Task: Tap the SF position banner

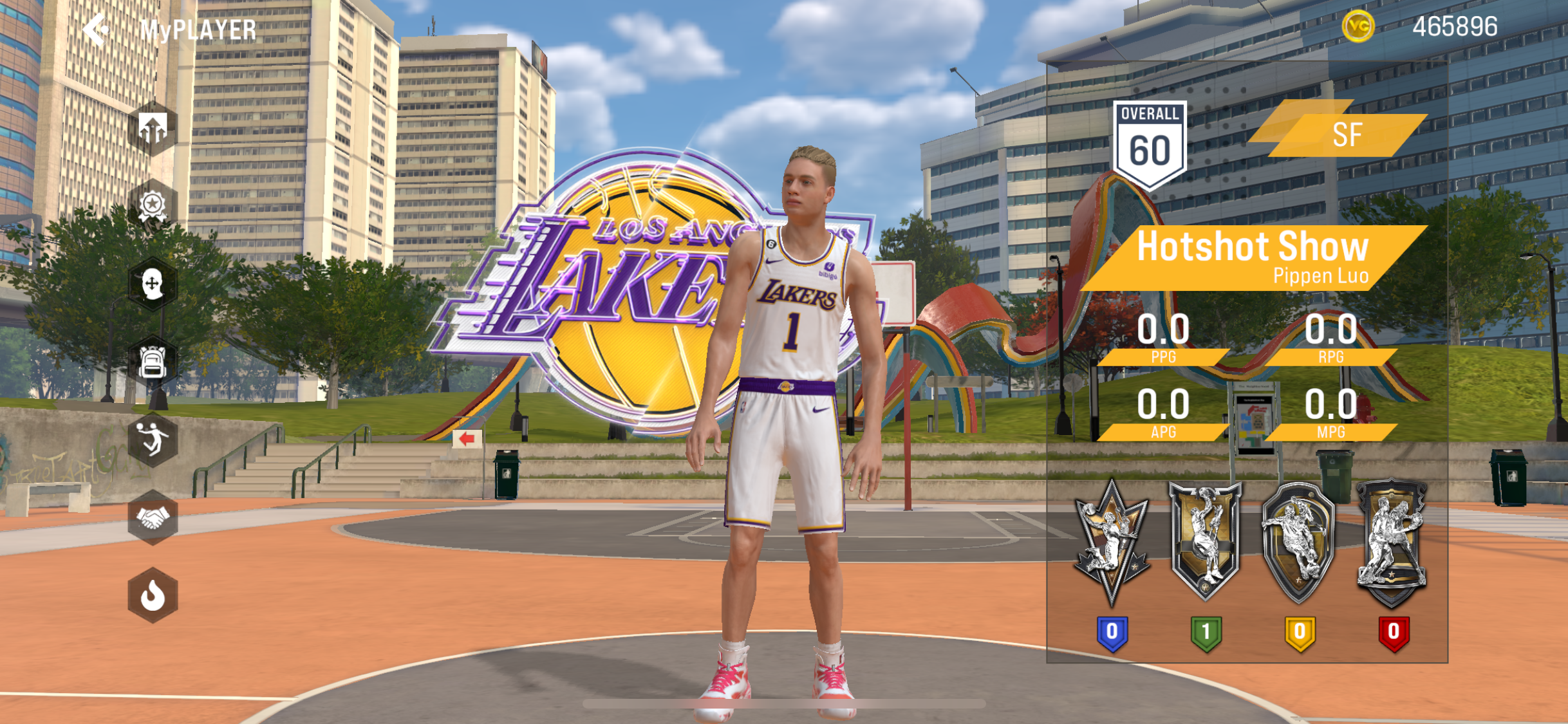Action: point(1345,135)
